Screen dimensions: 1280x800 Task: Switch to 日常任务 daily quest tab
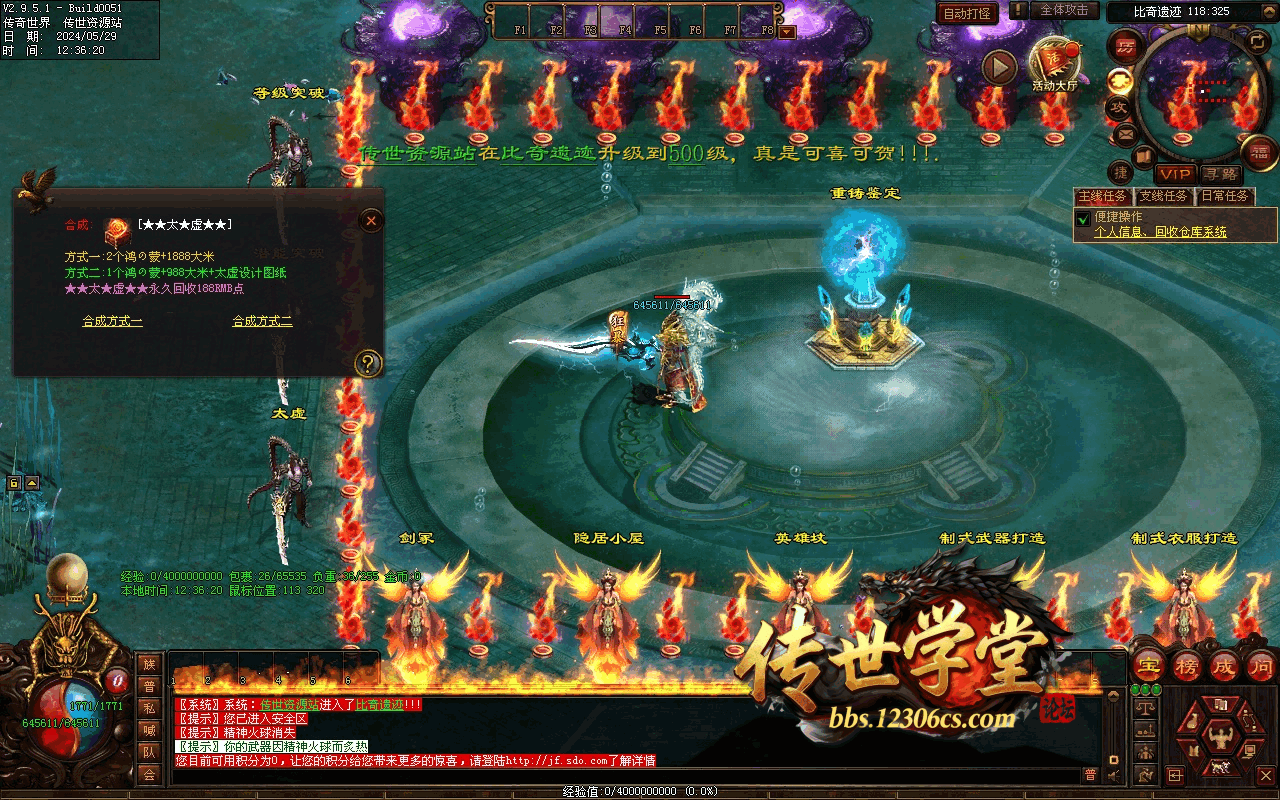coord(1225,196)
